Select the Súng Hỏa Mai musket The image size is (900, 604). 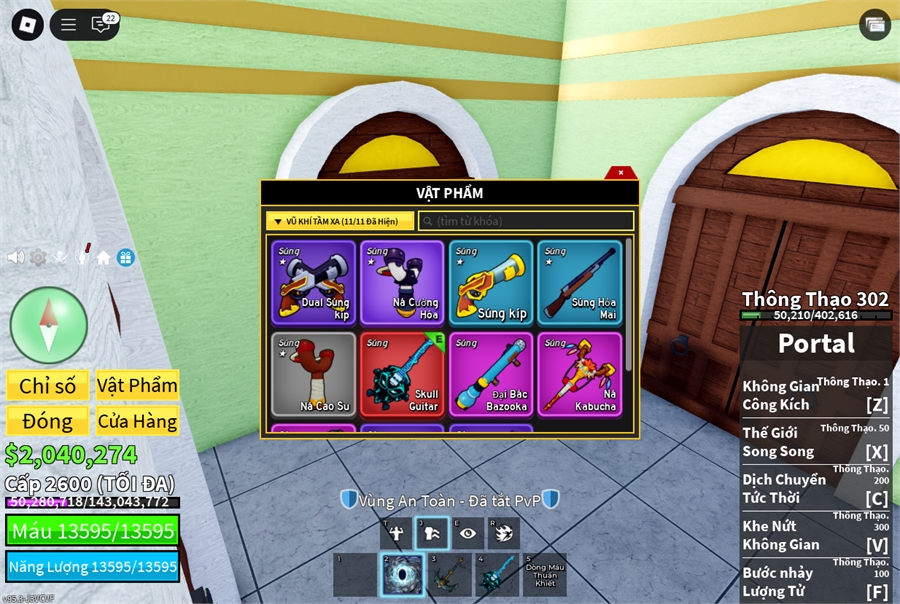(580, 282)
